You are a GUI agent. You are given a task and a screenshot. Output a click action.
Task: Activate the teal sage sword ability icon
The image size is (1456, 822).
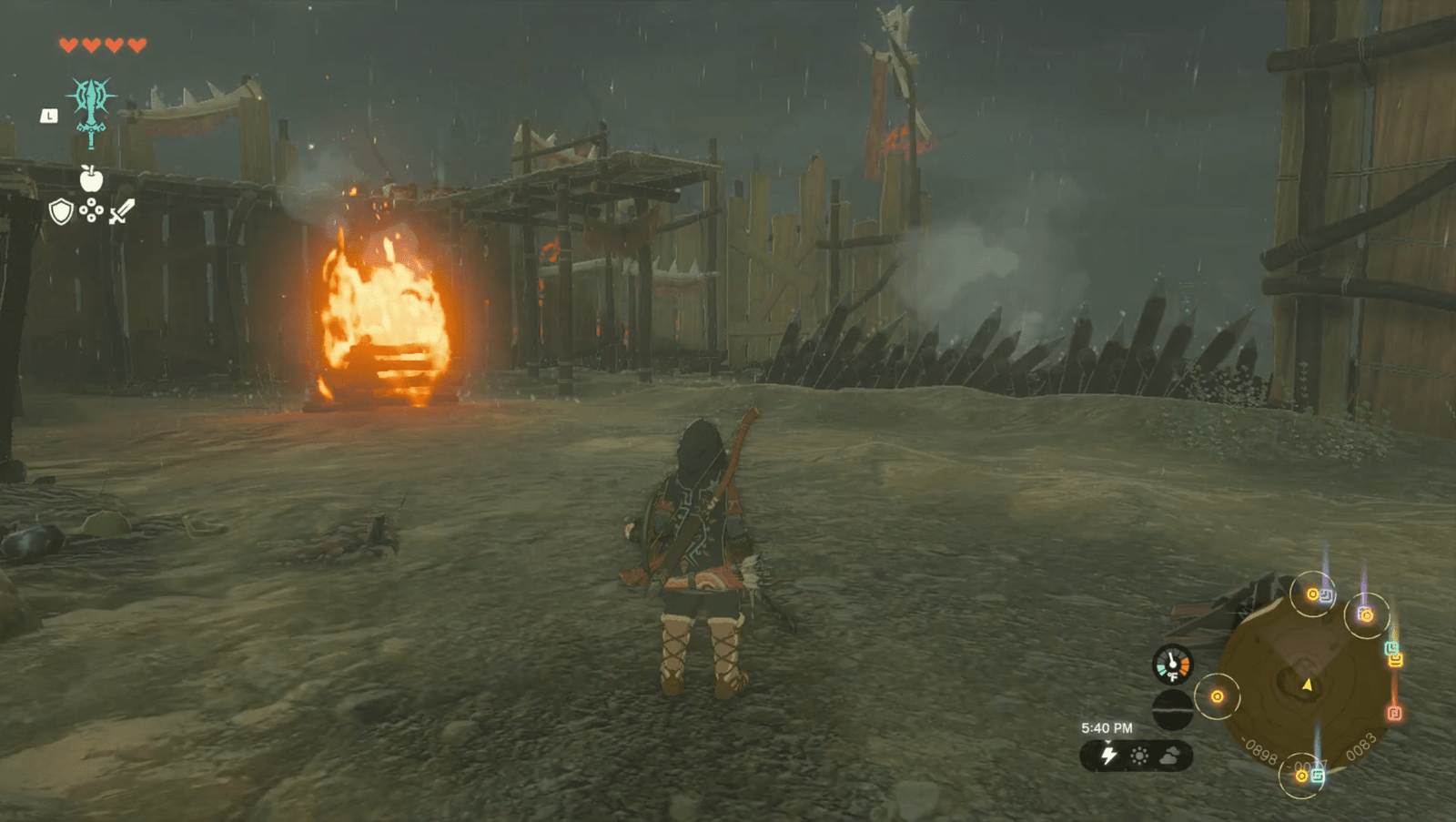tap(91, 107)
